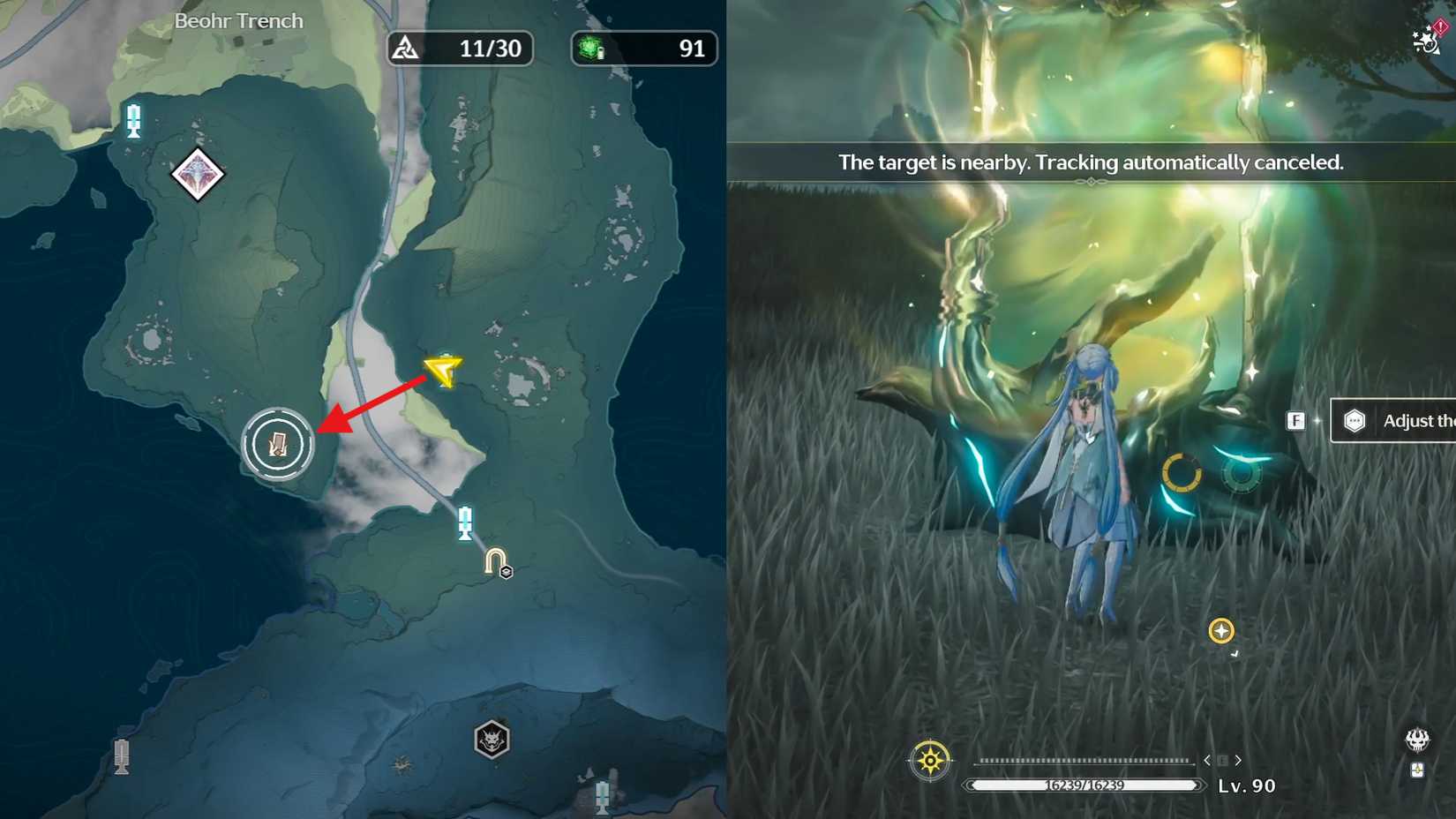
Task: Dismiss the tracking canceled notification banner
Action: tap(1092, 162)
